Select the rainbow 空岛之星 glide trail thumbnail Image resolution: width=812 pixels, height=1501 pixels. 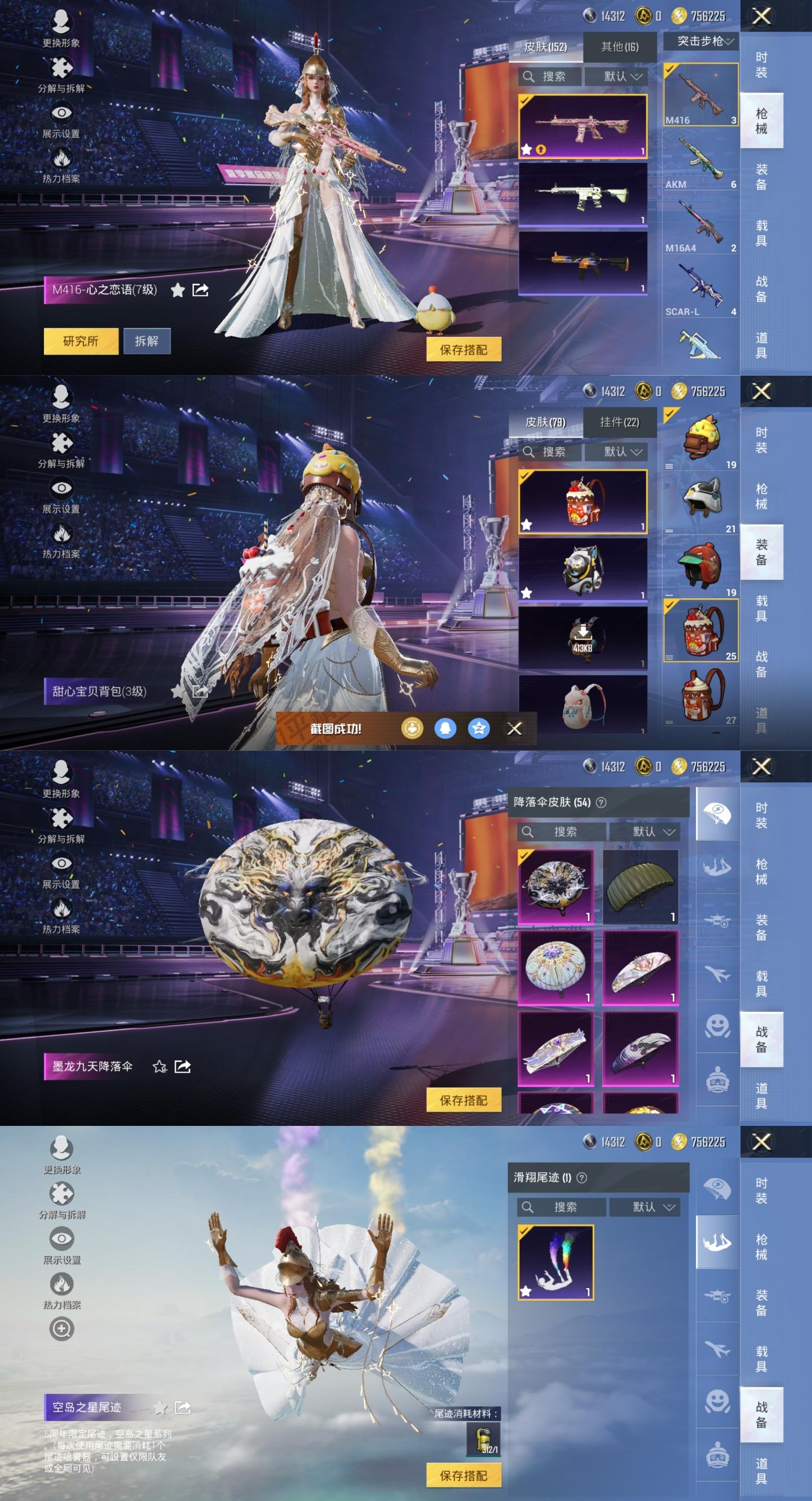click(555, 1261)
